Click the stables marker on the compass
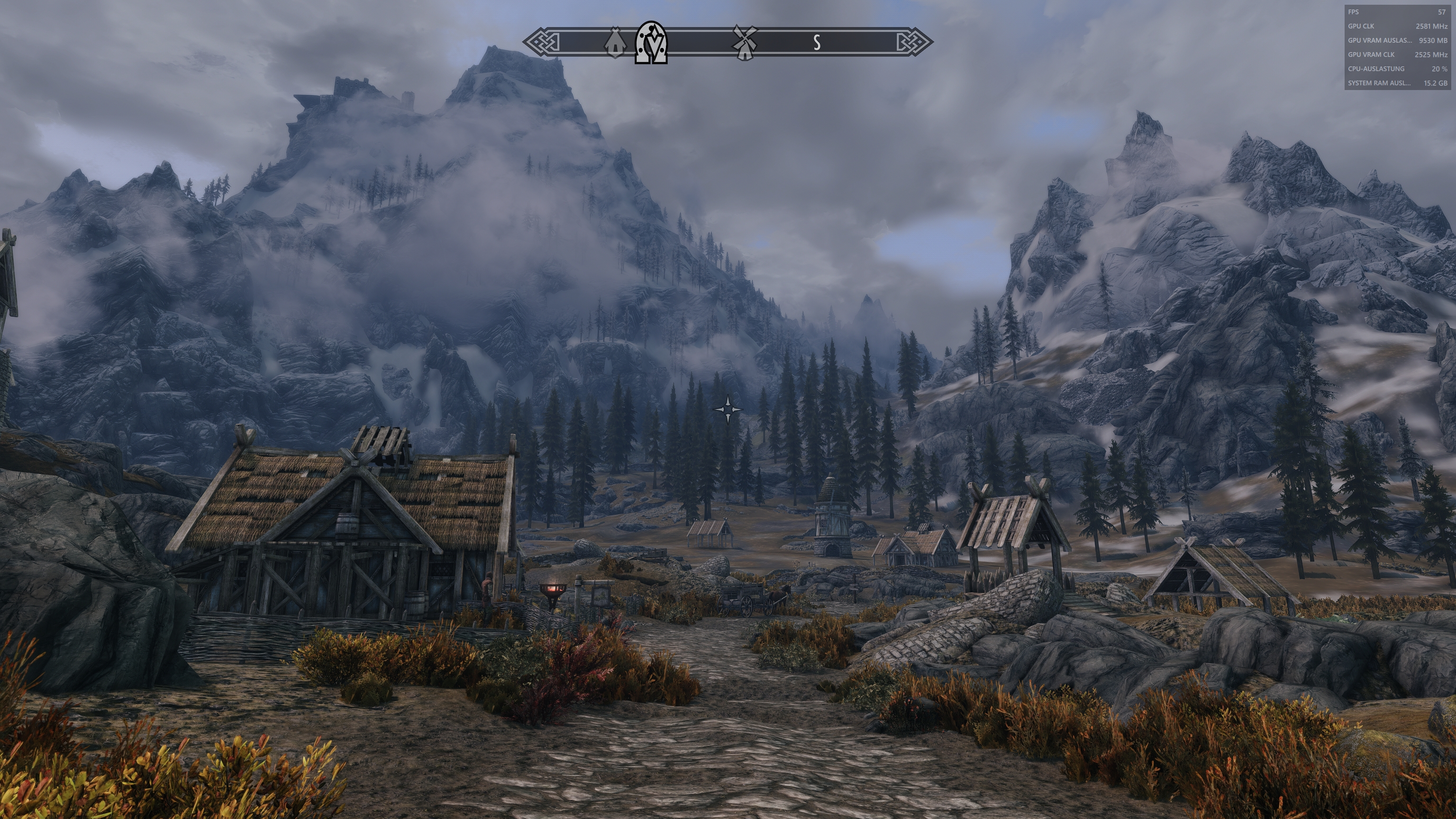 616,43
